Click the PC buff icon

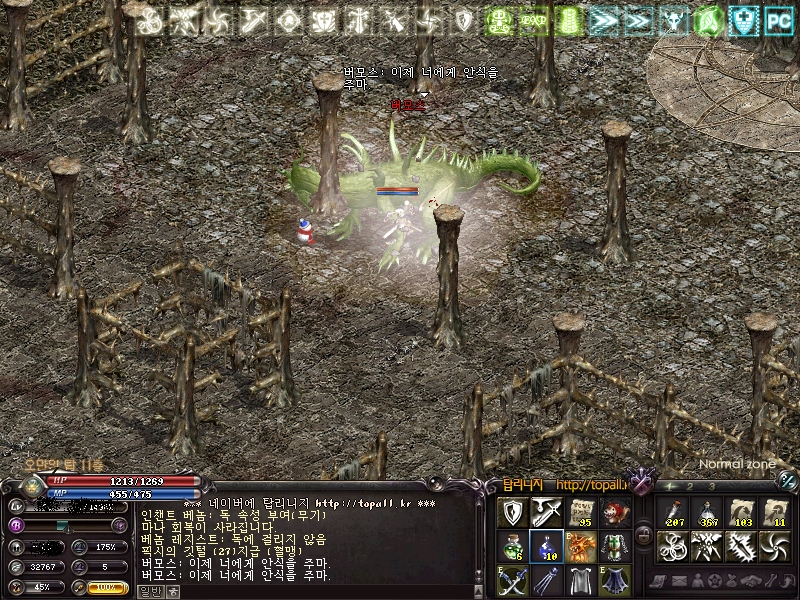tap(777, 19)
